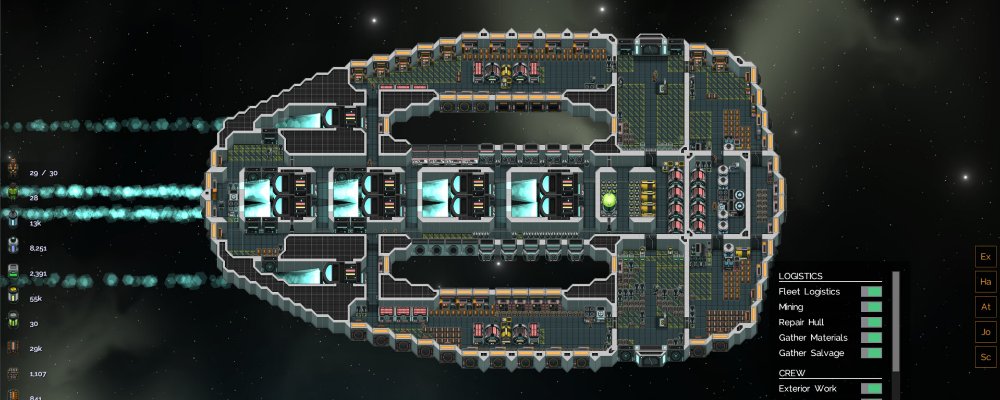Turn off Repair Hull toggle
Viewport: 1000px width, 400px height.
click(x=870, y=322)
